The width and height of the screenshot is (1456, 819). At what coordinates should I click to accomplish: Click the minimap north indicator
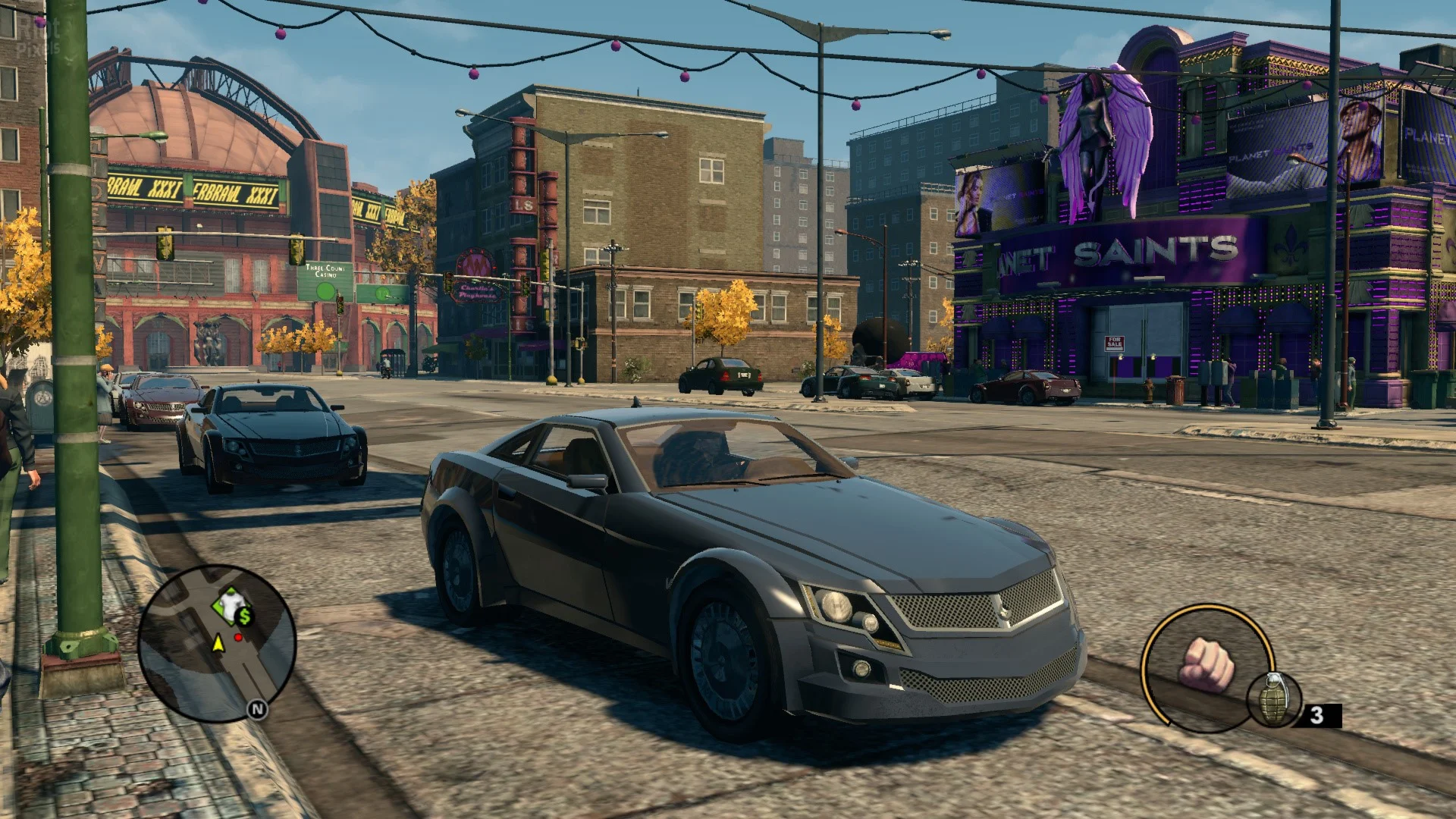click(258, 710)
